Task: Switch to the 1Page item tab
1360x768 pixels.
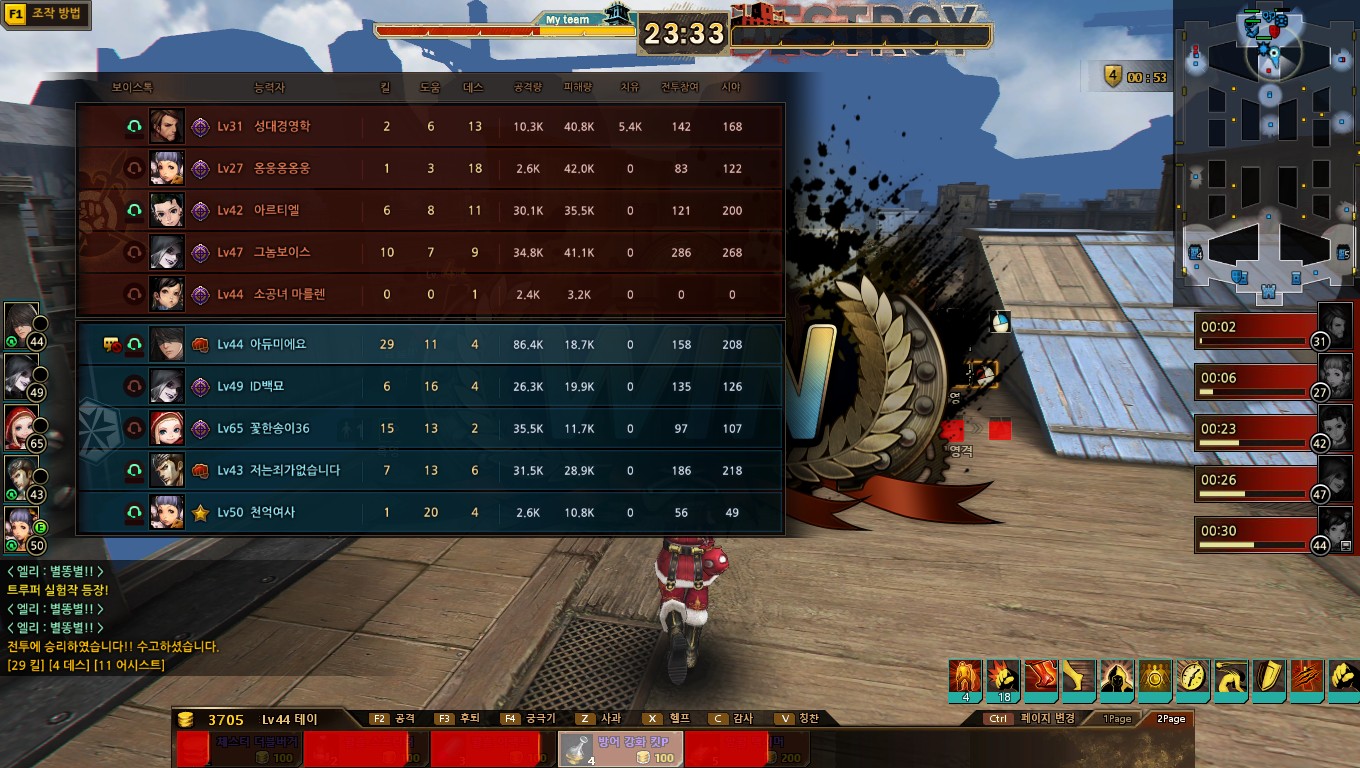Action: tap(1117, 719)
